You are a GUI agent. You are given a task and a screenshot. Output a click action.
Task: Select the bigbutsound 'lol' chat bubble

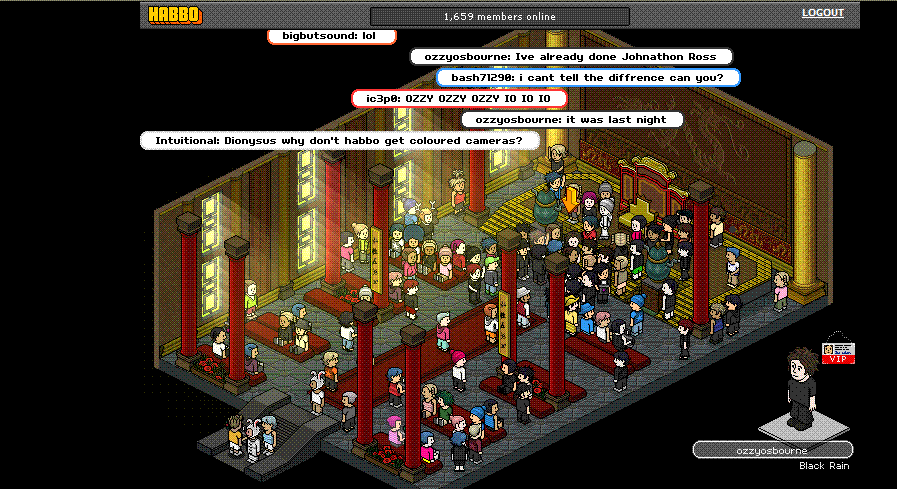[332, 36]
